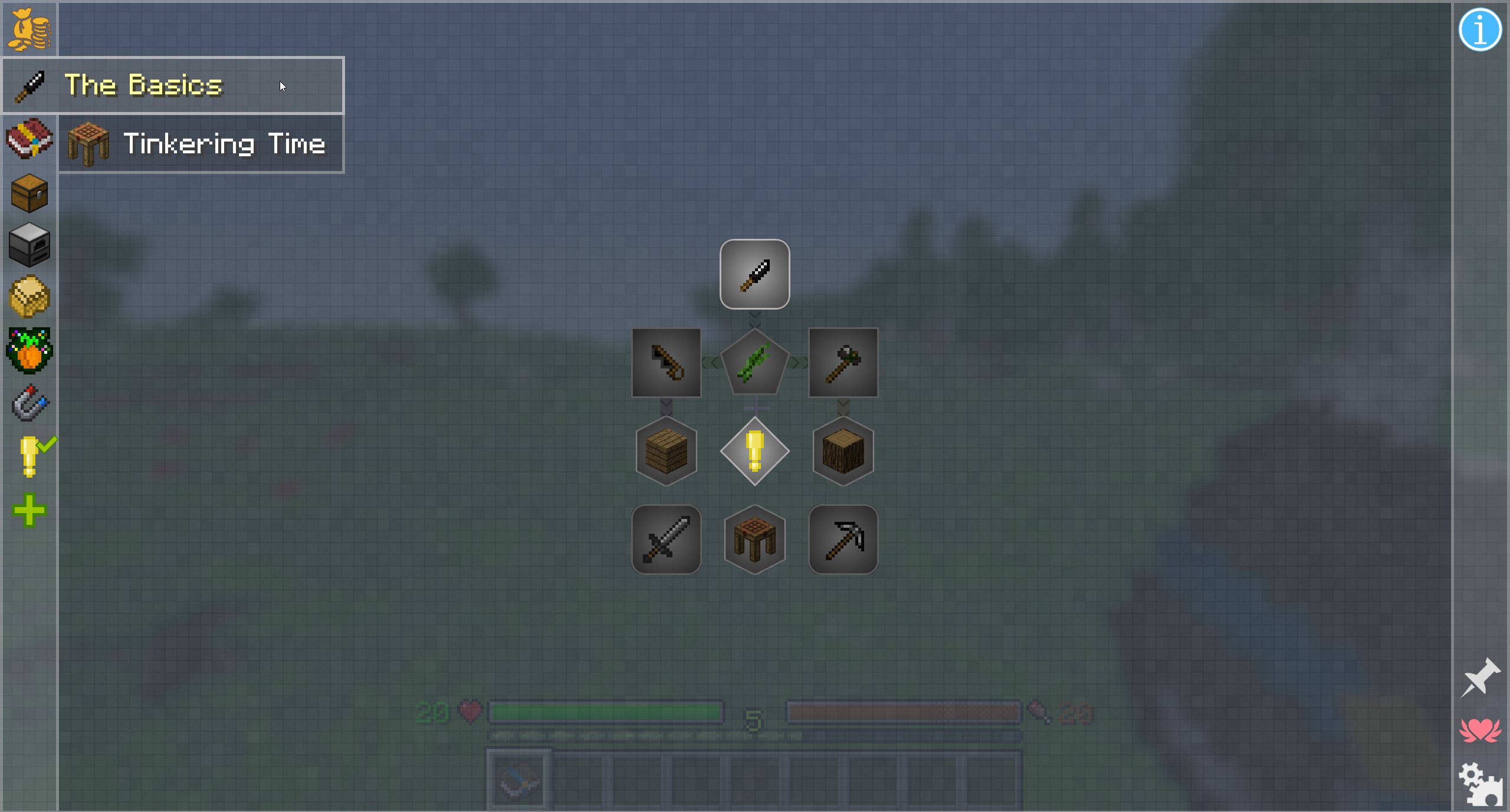Switch to the Tinkering Time tab
Screen dimensions: 1510x812
click(x=224, y=143)
